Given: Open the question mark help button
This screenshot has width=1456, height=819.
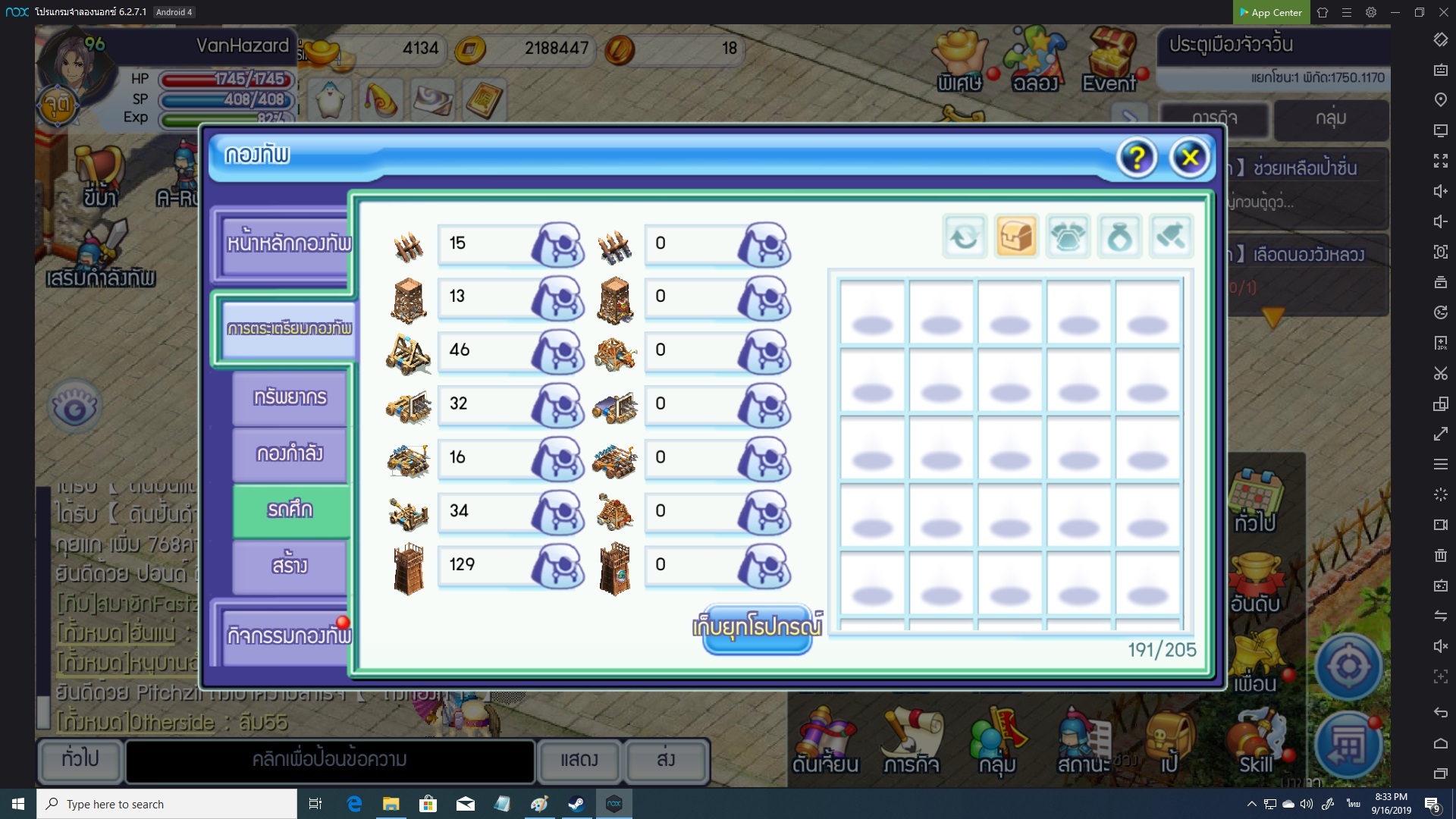Looking at the screenshot, I should [x=1136, y=158].
